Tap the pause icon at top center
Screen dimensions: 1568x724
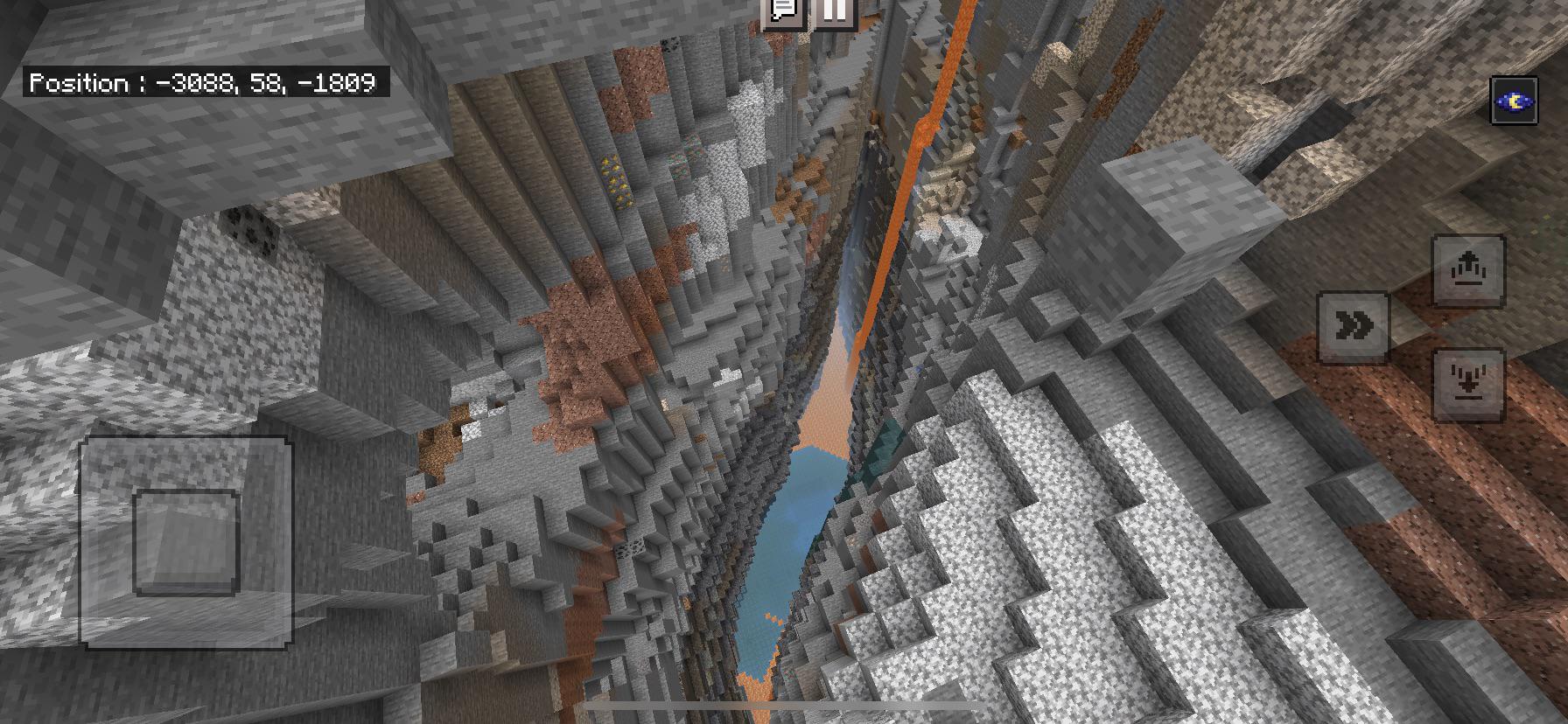pyautogui.click(x=834, y=12)
